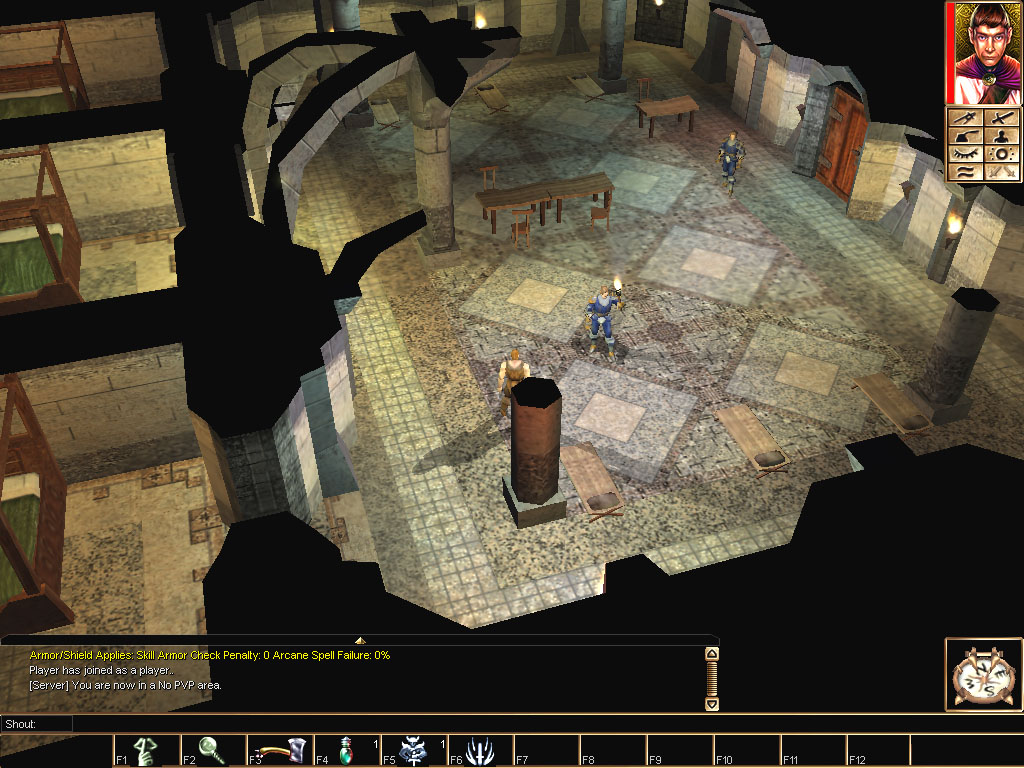The image size is (1024, 768).
Task: Use the magnifying glass search ability
Action: pos(212,751)
